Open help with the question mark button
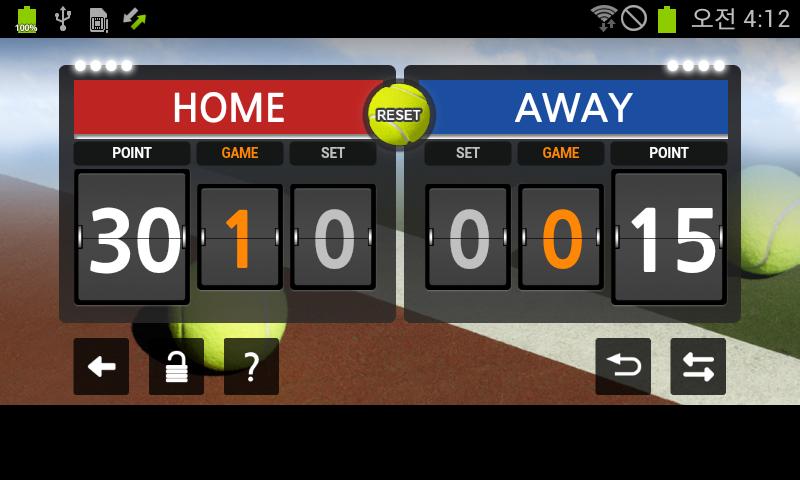This screenshot has height=480, width=800. point(251,367)
